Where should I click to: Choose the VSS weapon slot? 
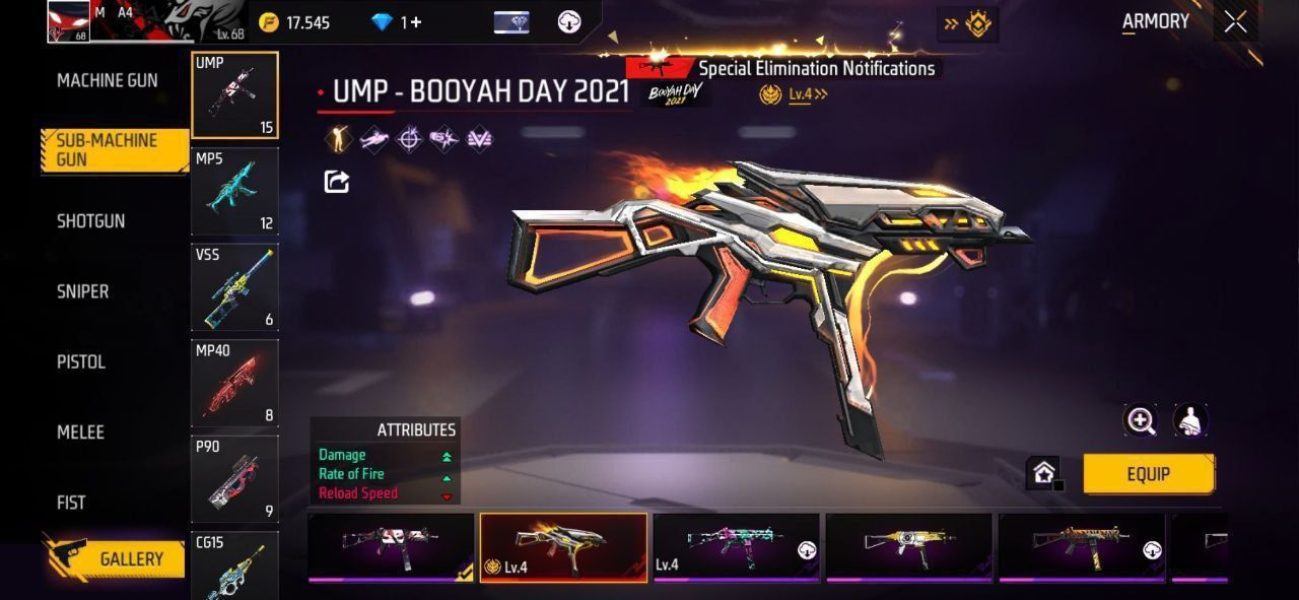[235, 287]
